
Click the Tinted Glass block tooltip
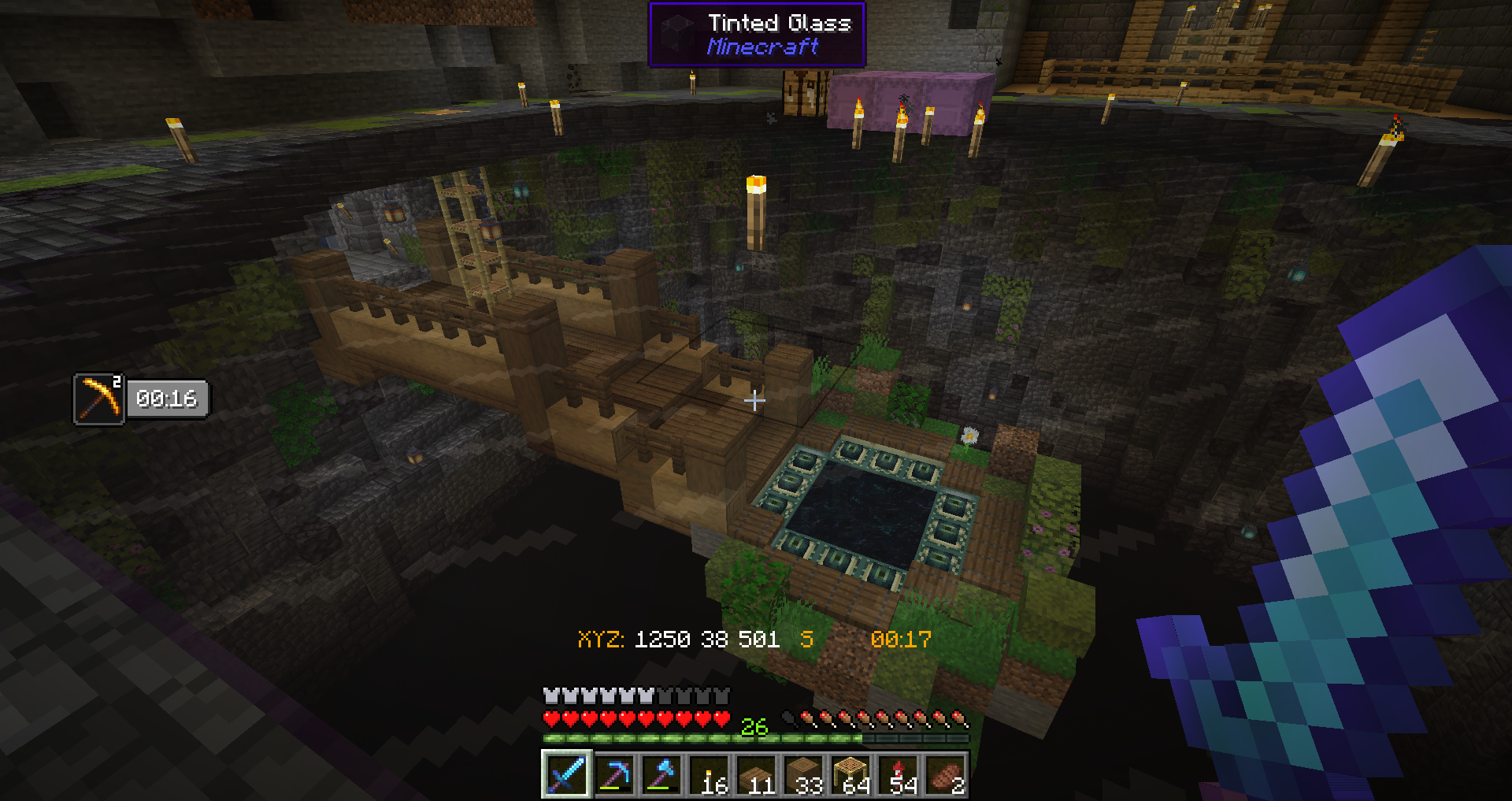coord(757,35)
